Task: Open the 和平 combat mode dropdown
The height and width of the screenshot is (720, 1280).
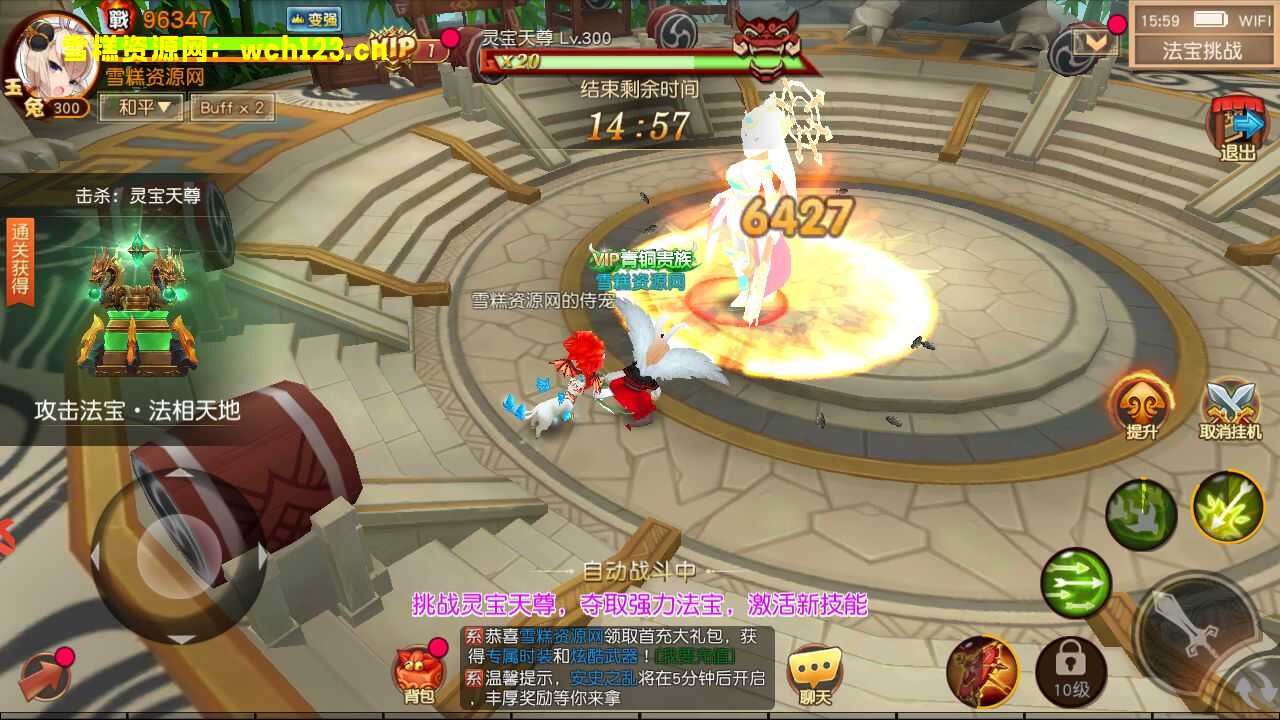Action: 146,107
